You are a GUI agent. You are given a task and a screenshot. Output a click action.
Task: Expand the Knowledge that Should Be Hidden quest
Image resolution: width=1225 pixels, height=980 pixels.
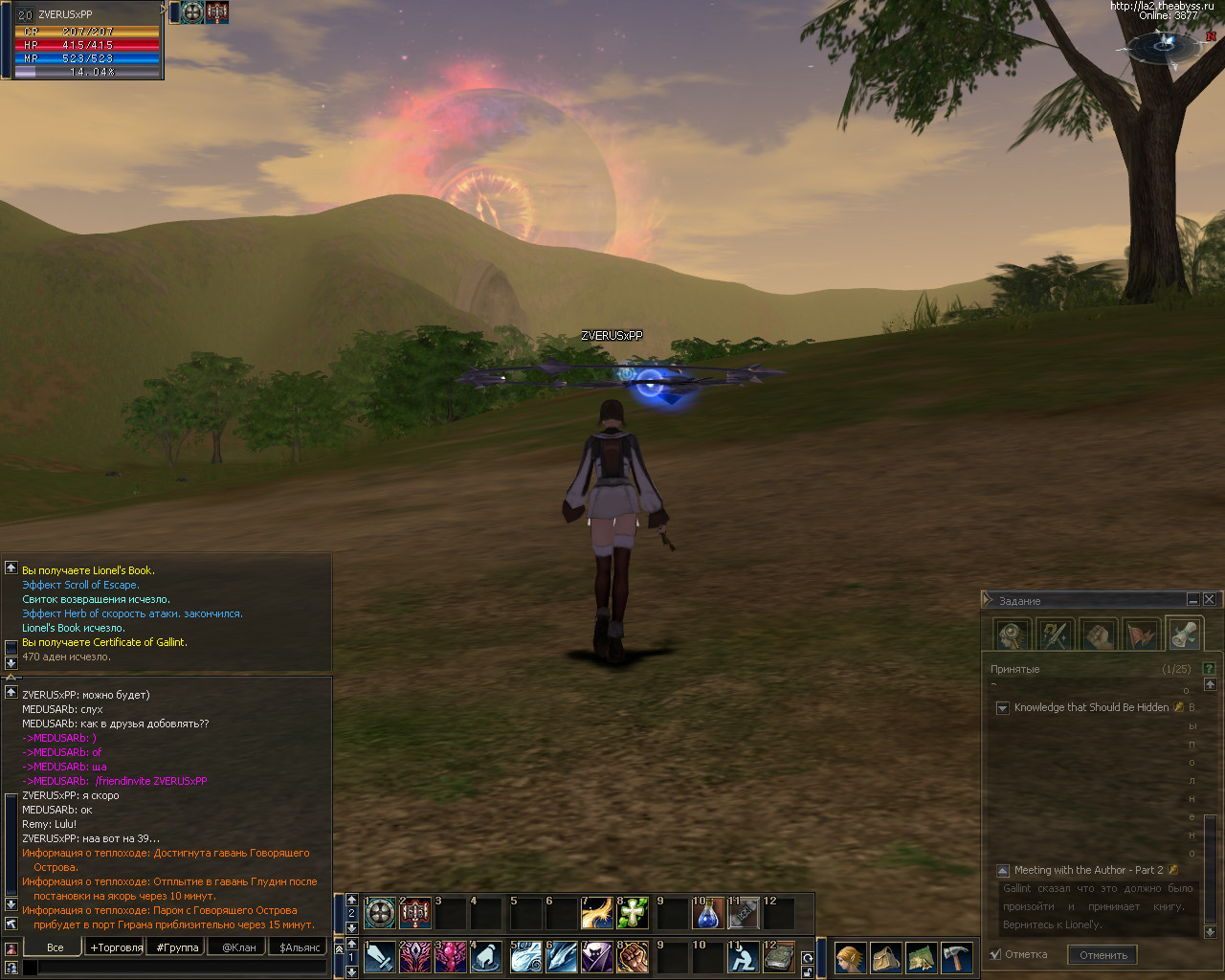pyautogui.click(x=1002, y=708)
